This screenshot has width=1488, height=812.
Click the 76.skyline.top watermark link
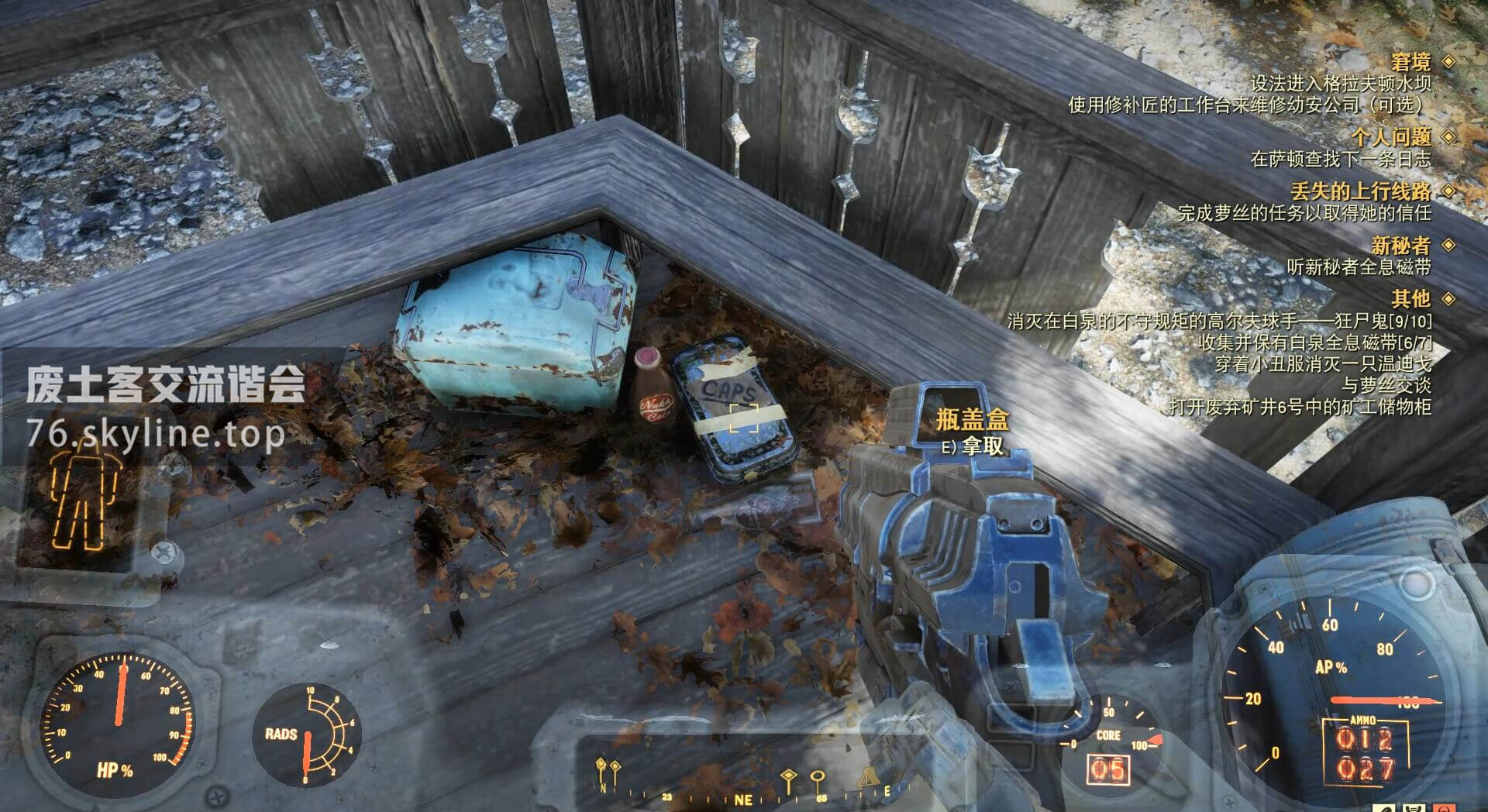click(155, 434)
